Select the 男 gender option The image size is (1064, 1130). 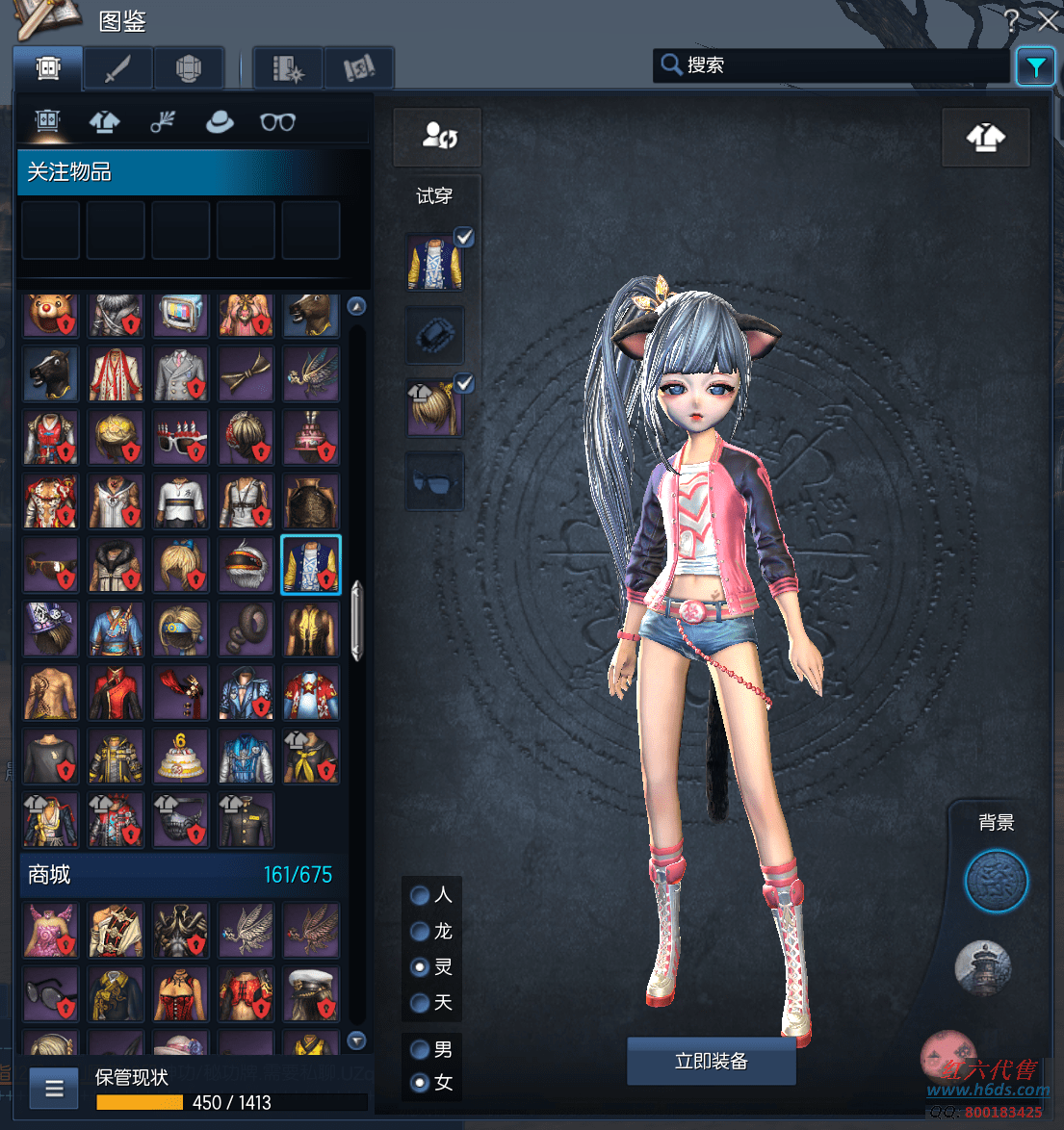[420, 1049]
